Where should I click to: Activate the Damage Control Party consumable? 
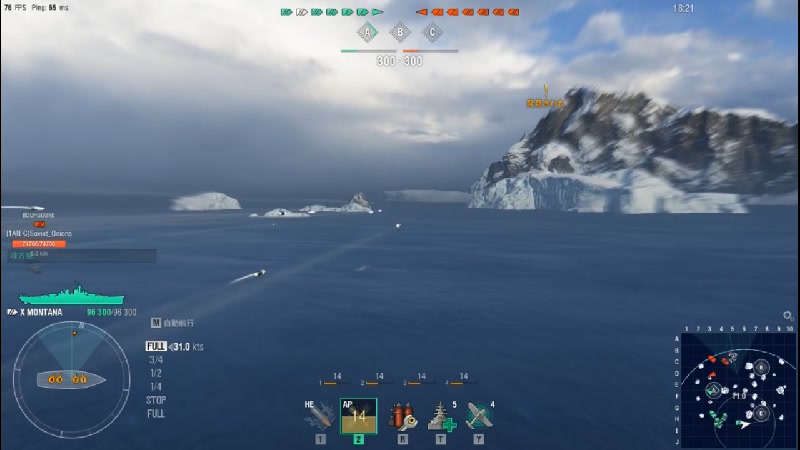(401, 415)
